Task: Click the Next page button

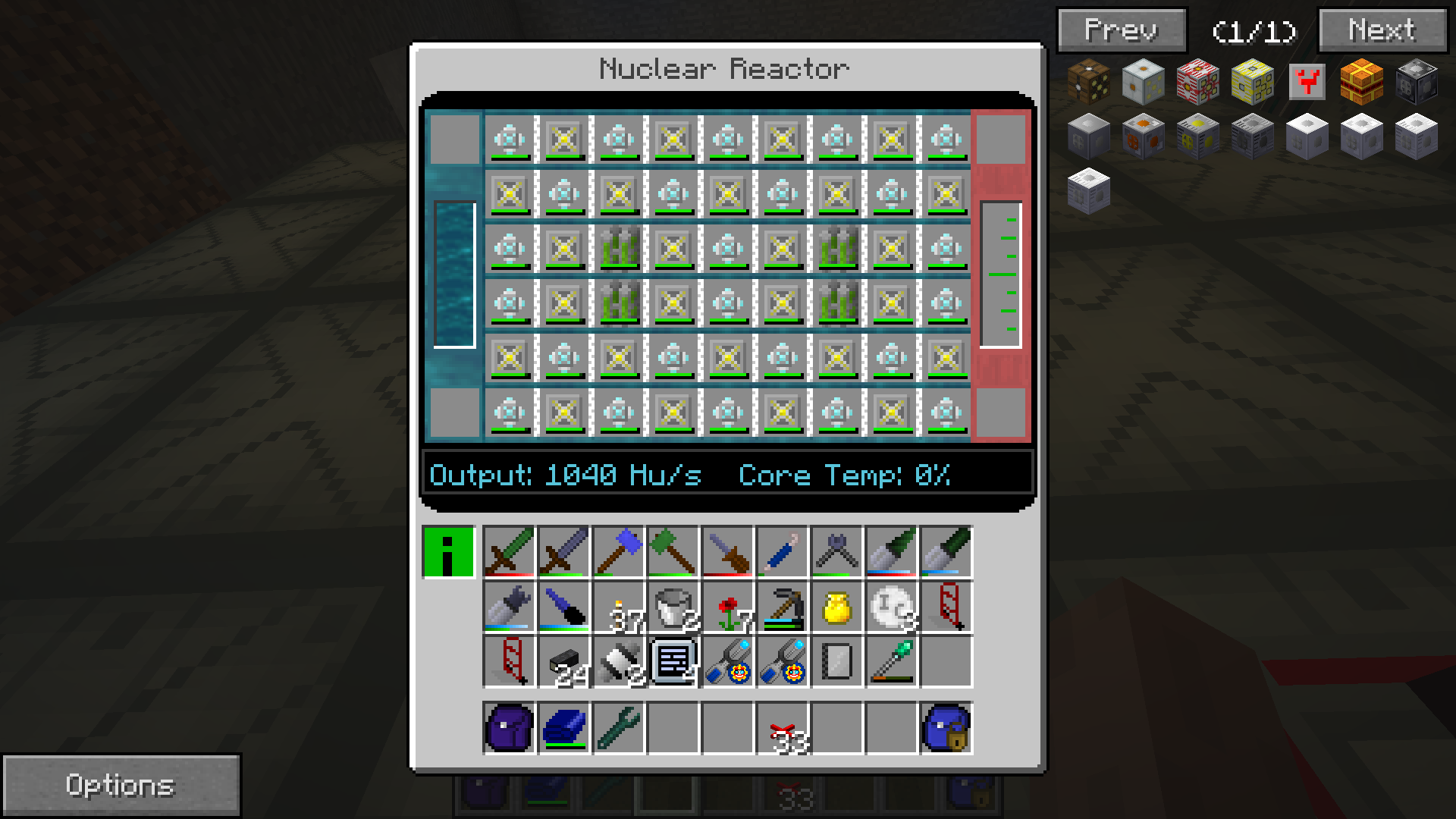Action: 1382,31
